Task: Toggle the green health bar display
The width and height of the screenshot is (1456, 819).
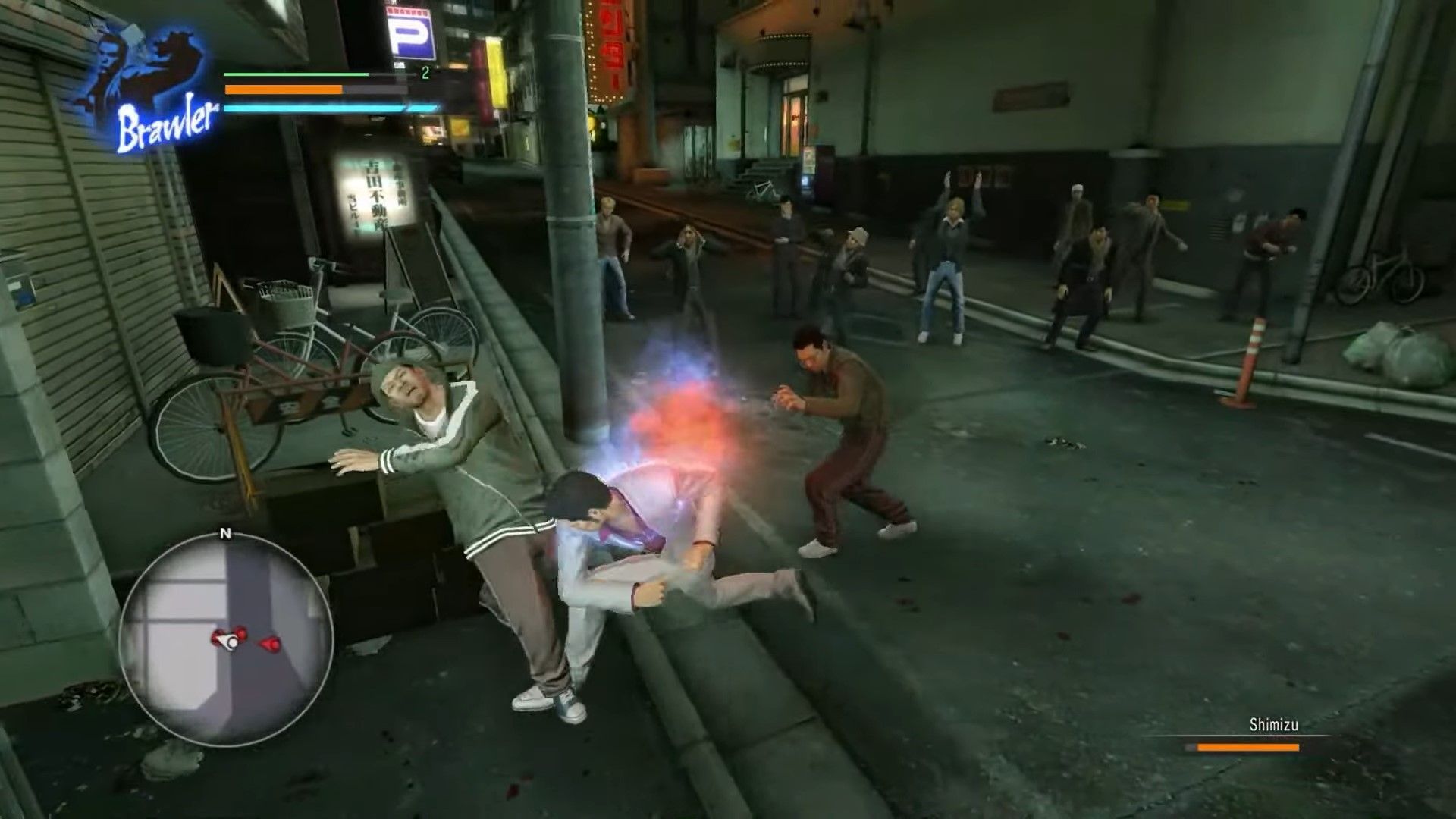Action: (x=294, y=74)
